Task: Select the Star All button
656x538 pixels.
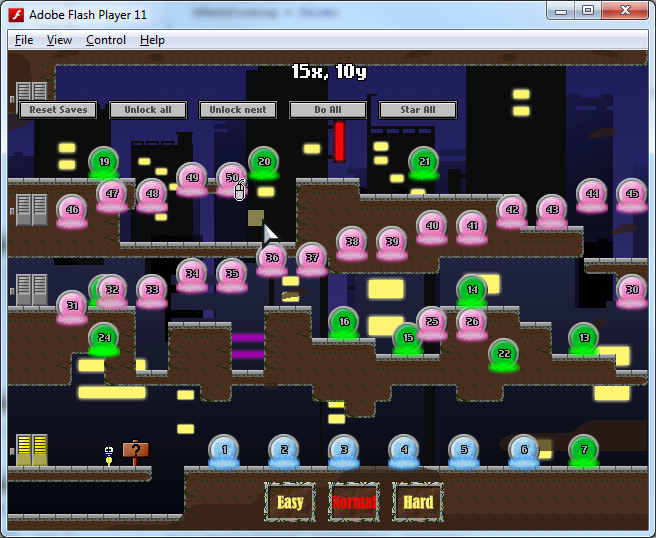Action: [418, 110]
